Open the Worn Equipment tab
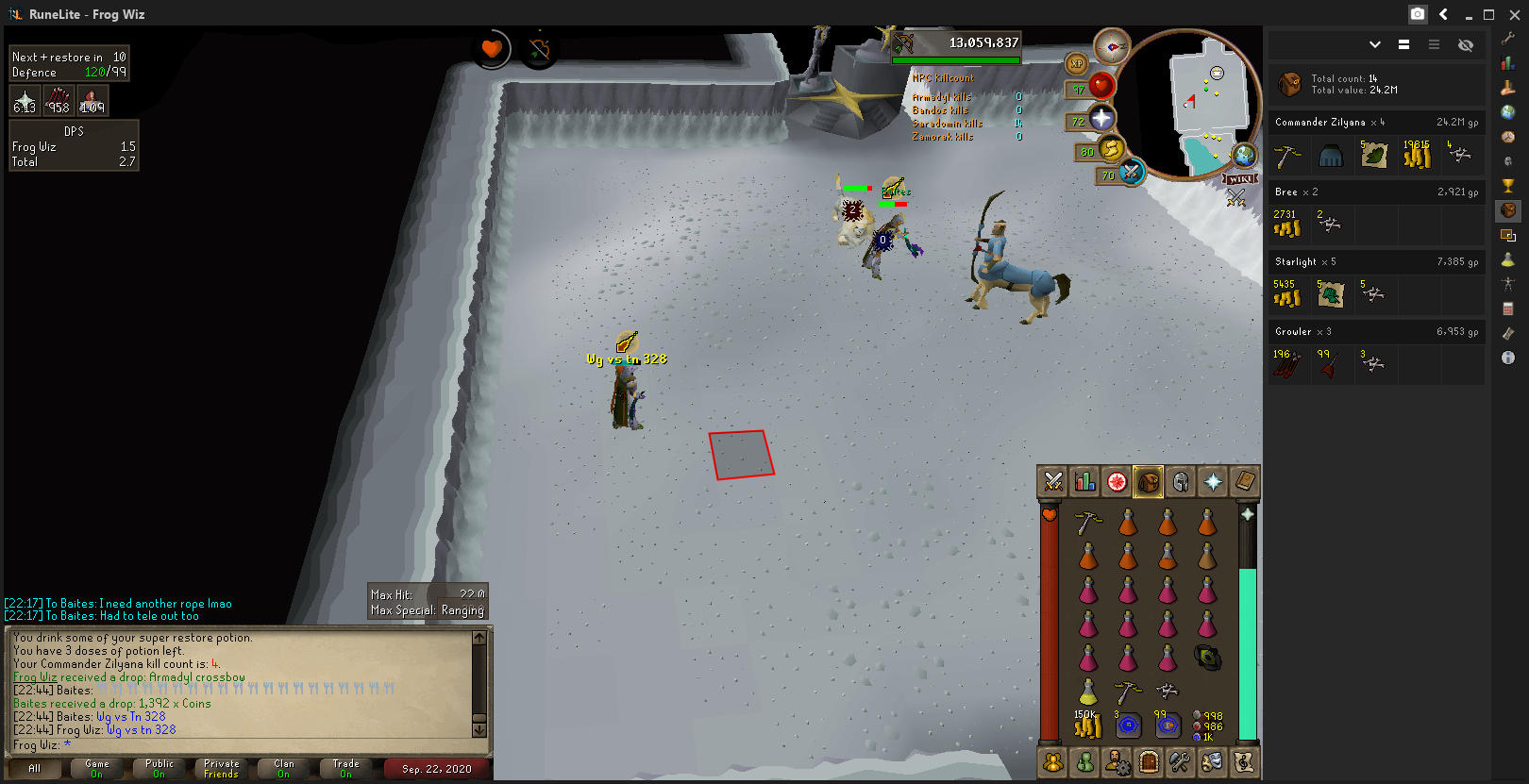 pos(1181,482)
